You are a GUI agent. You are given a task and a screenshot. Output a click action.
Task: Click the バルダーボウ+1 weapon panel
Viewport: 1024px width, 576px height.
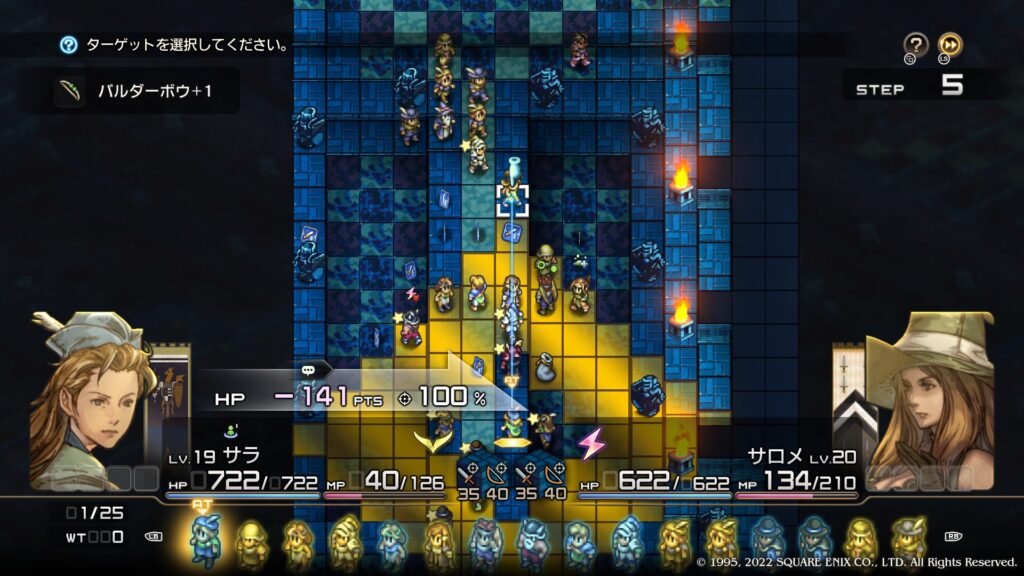click(146, 92)
